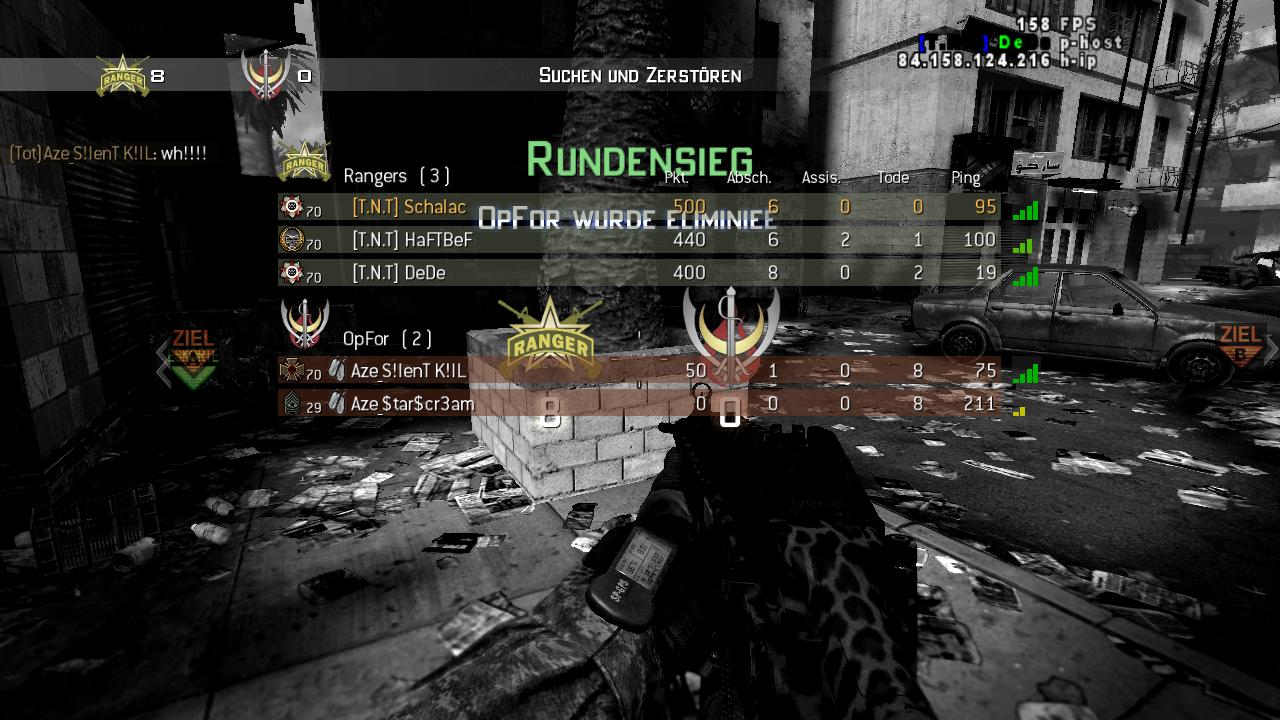
Task: Click the OpFor team header
Action: point(388,339)
